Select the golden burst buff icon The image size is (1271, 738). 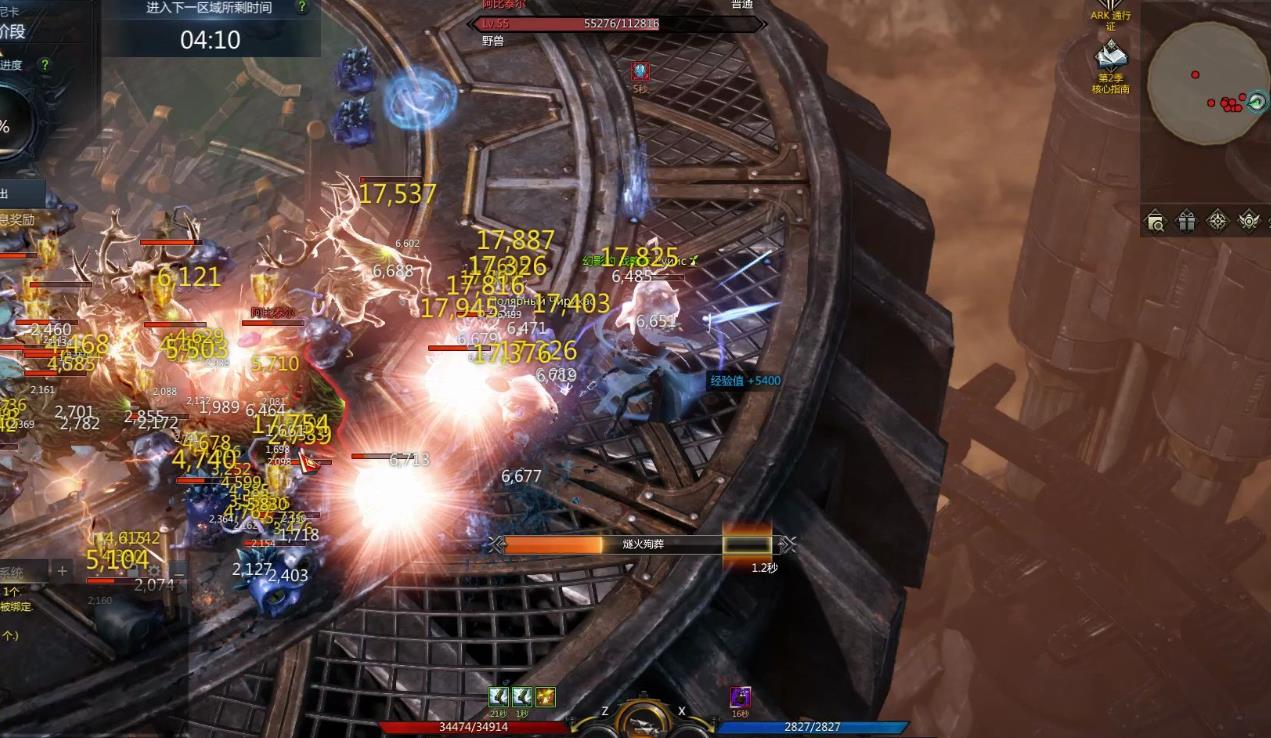pos(545,697)
